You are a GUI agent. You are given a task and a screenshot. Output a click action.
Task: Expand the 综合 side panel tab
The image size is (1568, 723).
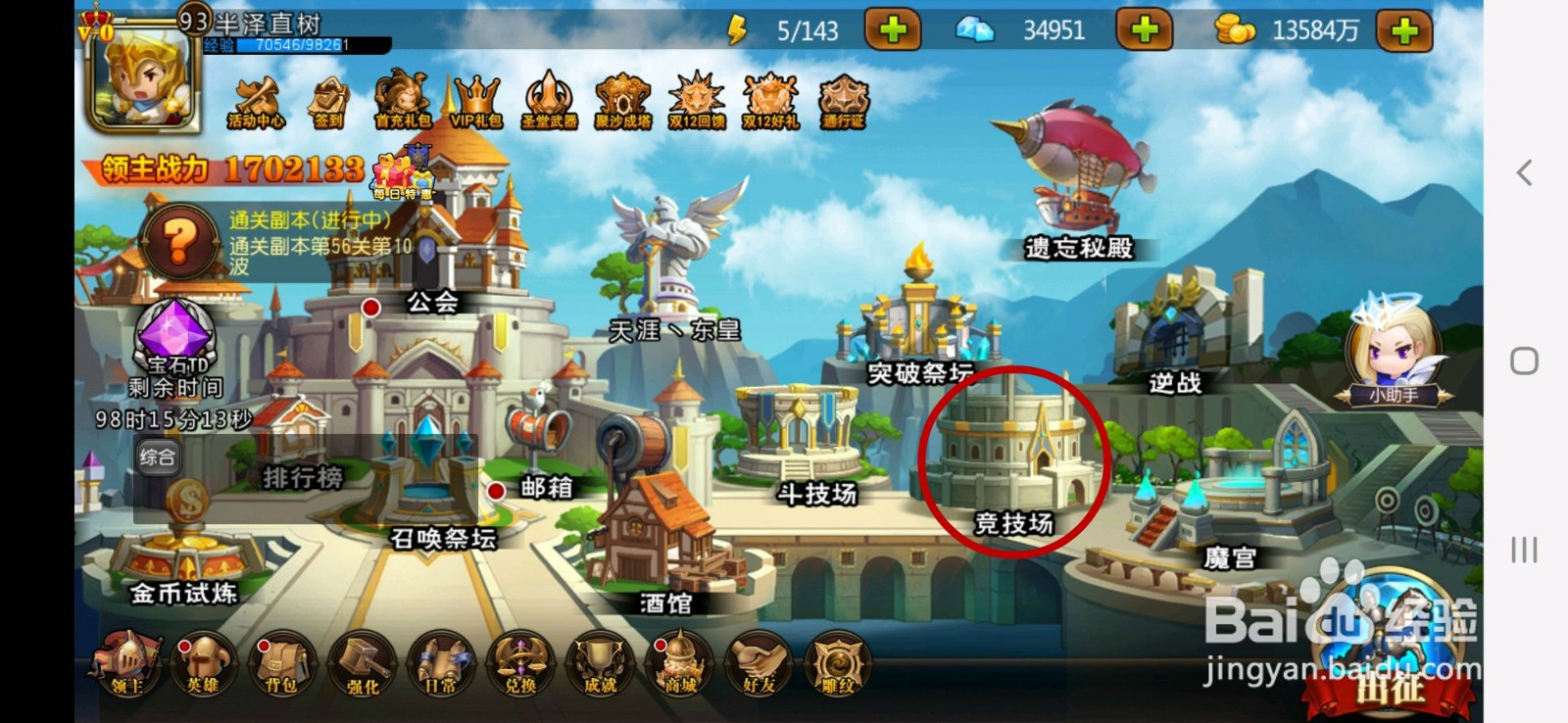click(157, 456)
